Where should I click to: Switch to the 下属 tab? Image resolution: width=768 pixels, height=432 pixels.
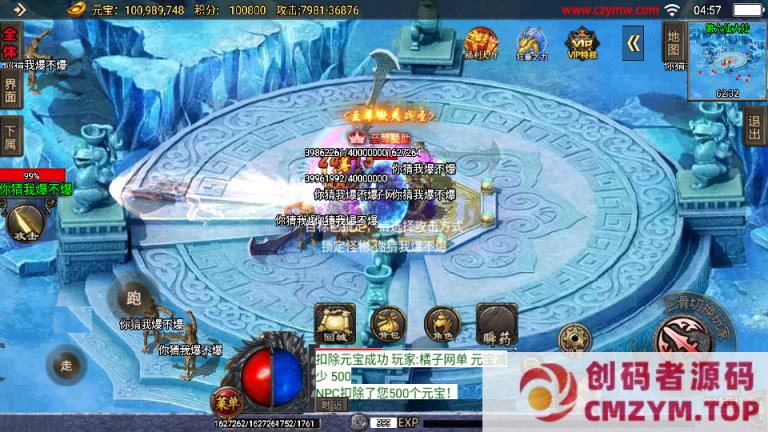(10, 135)
